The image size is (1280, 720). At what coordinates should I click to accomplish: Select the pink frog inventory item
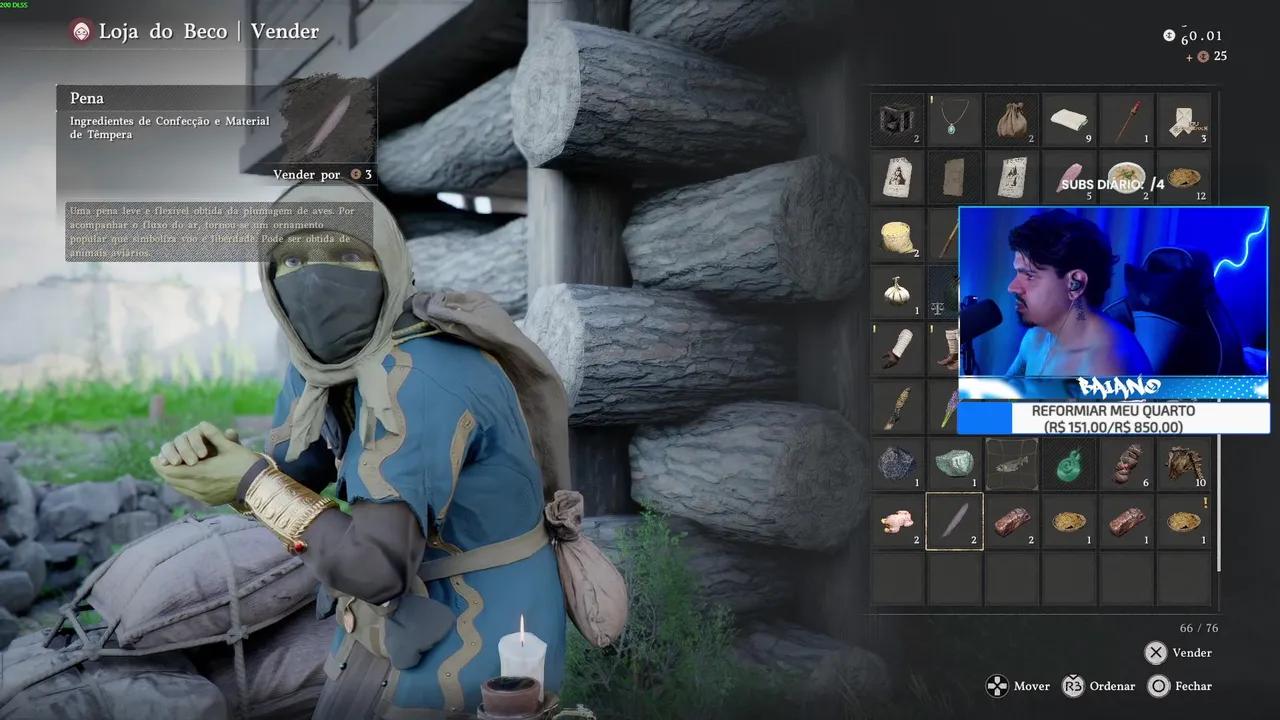click(x=897, y=520)
